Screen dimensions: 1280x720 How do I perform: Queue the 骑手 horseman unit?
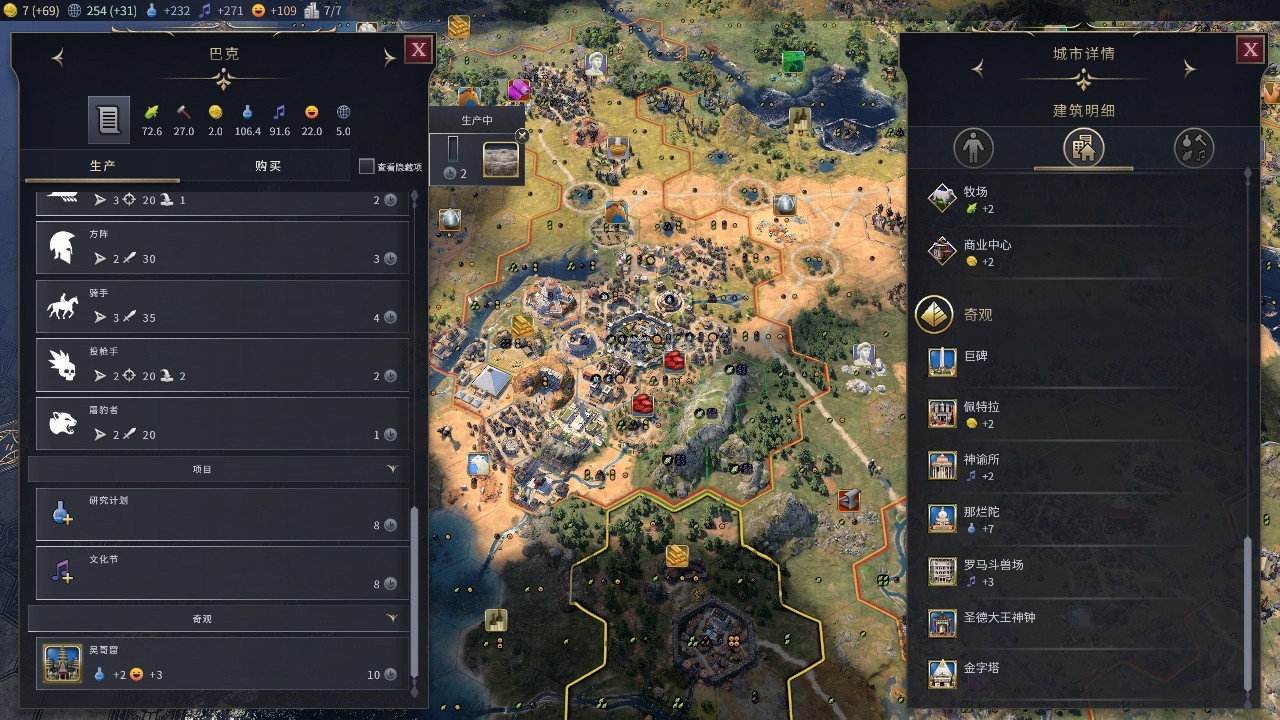pos(222,306)
